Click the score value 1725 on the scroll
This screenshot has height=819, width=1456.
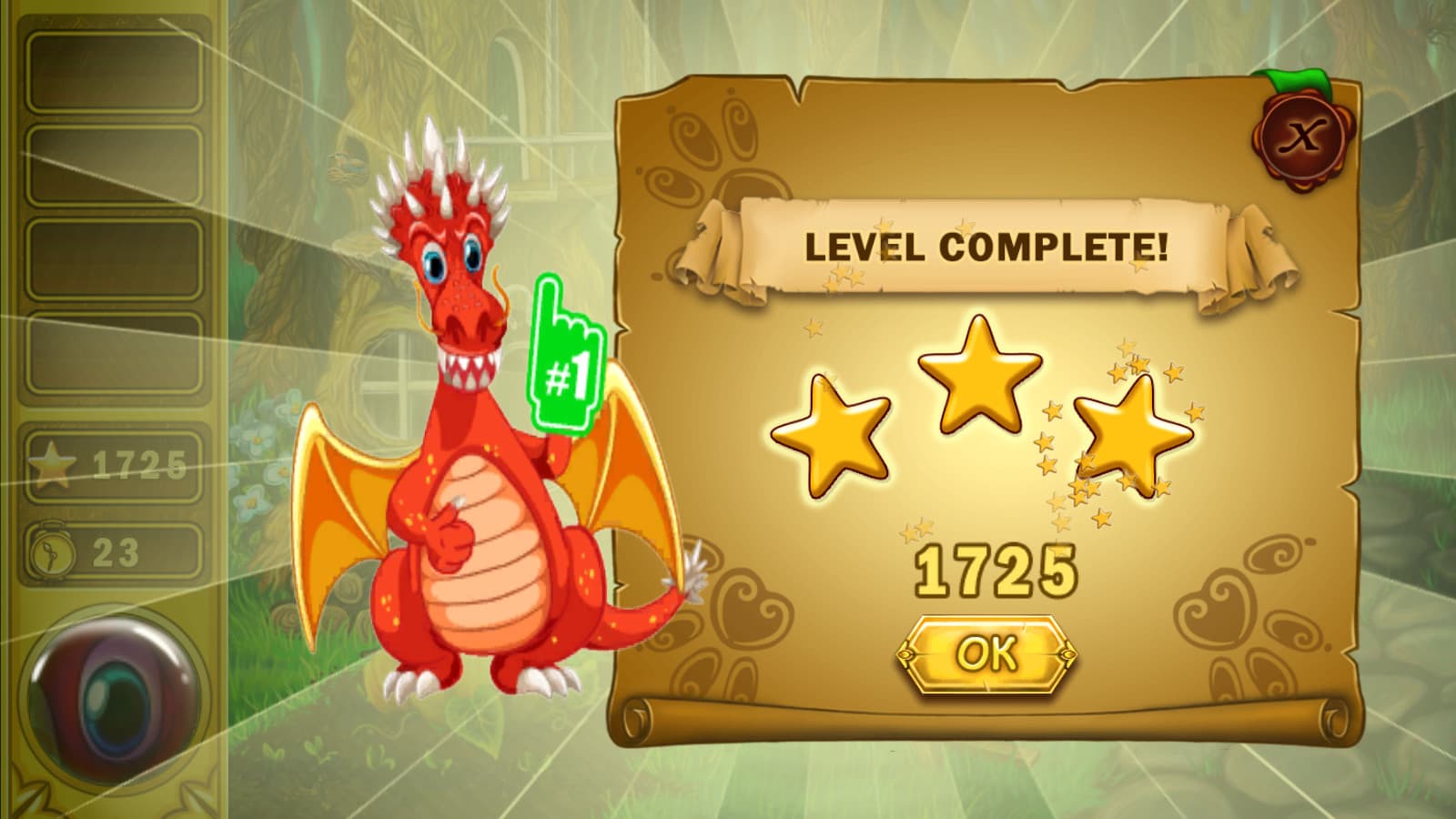(996, 569)
